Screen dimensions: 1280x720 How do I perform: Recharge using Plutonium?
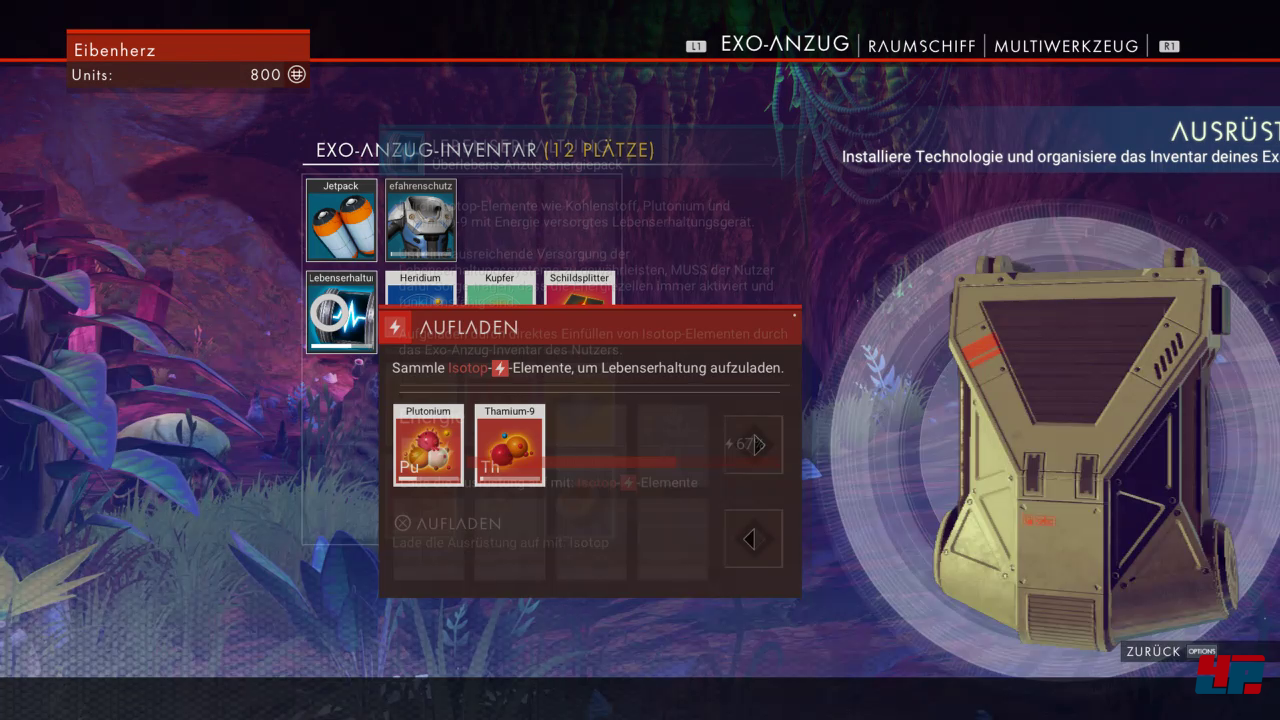(x=428, y=445)
